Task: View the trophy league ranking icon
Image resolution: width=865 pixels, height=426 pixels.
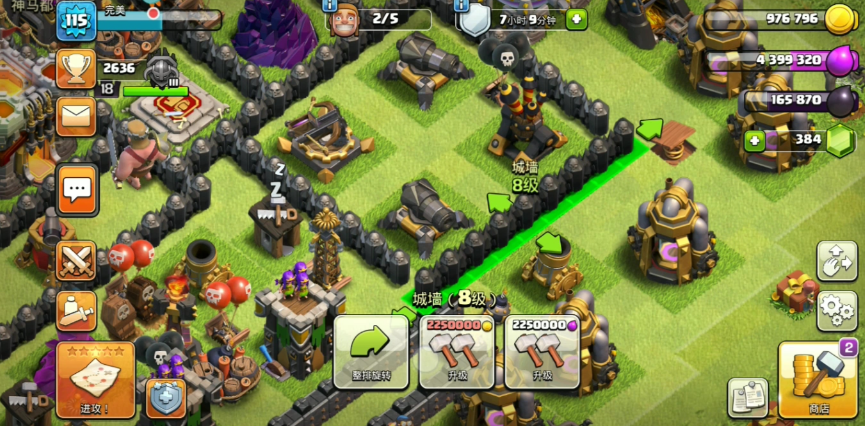Action: click(76, 68)
